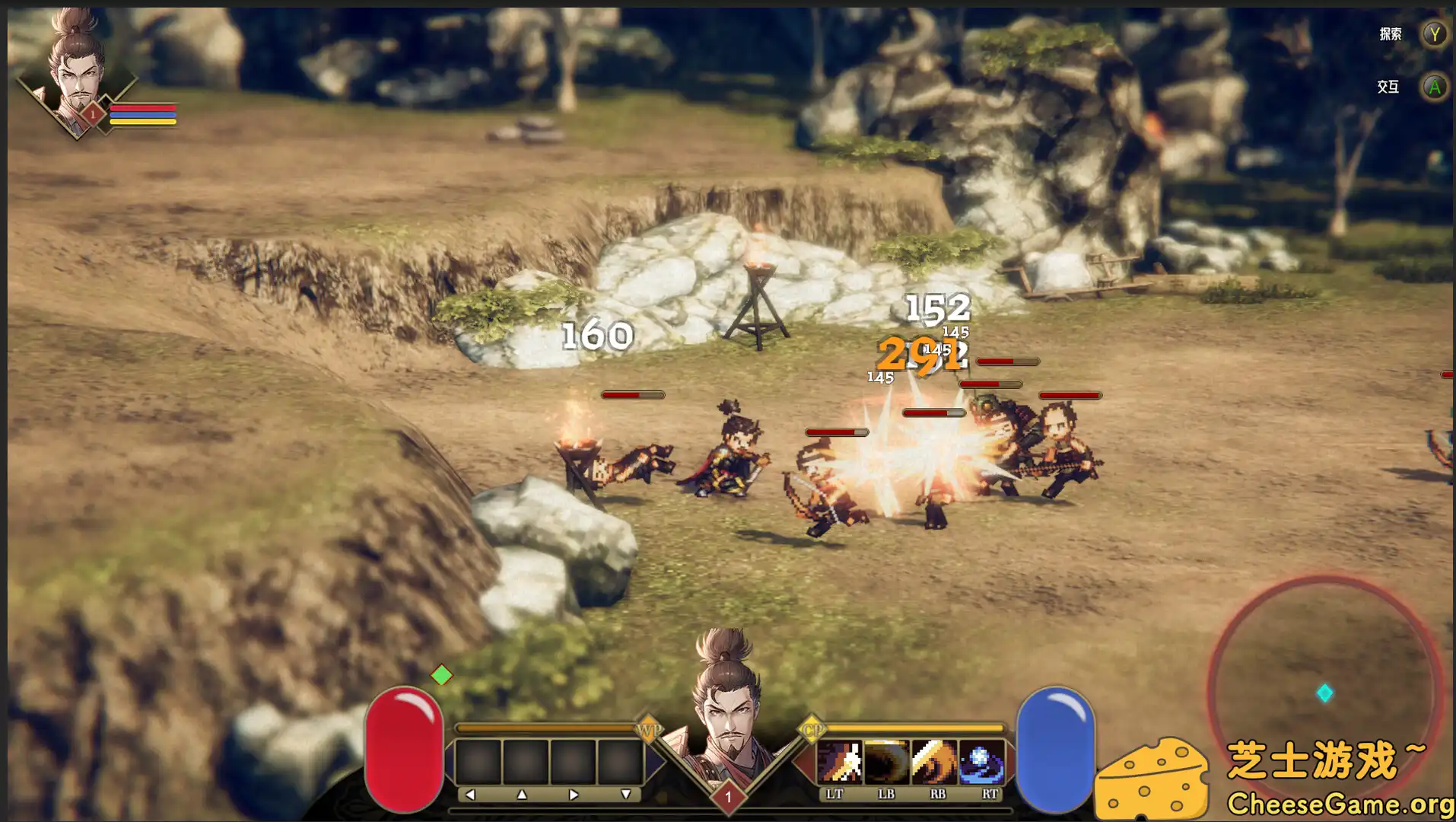Select the first empty item slot
1456x822 pixels.
(479, 763)
